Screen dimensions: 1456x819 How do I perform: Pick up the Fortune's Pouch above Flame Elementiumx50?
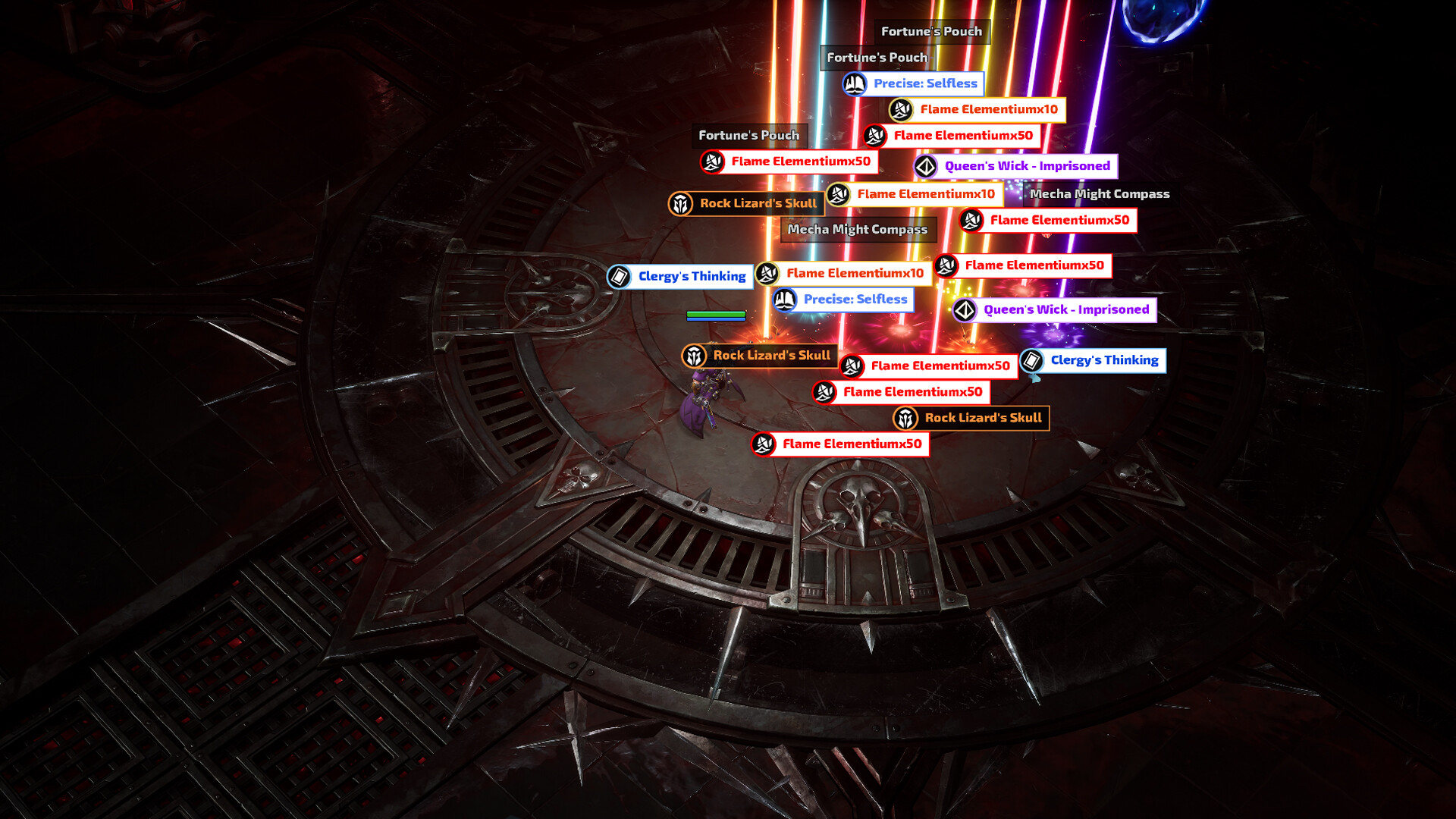(749, 135)
